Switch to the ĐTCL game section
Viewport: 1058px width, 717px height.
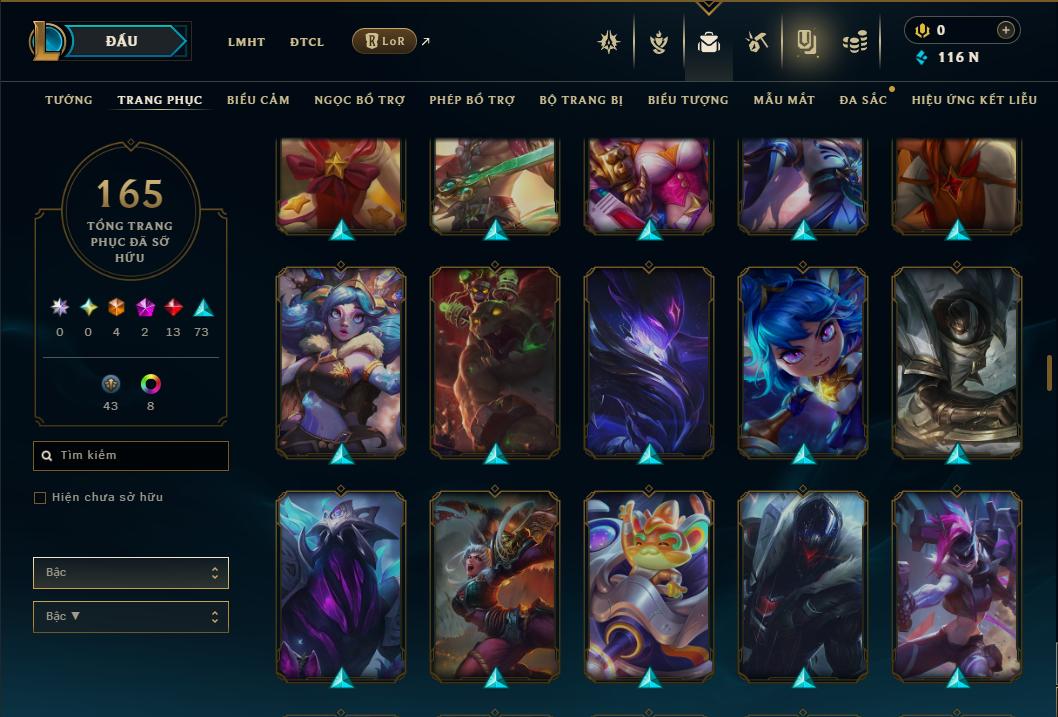[x=307, y=42]
